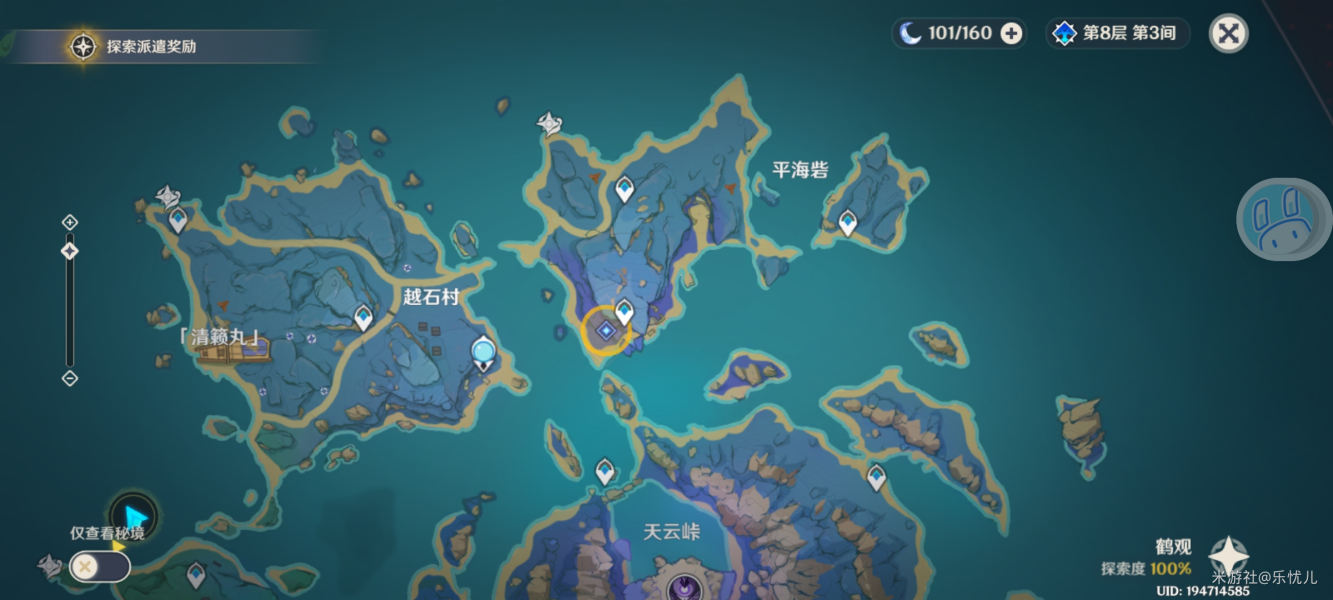The width and height of the screenshot is (1333, 600).
Task: Select the purple domain marker below 天云峠
Action: pos(684,587)
